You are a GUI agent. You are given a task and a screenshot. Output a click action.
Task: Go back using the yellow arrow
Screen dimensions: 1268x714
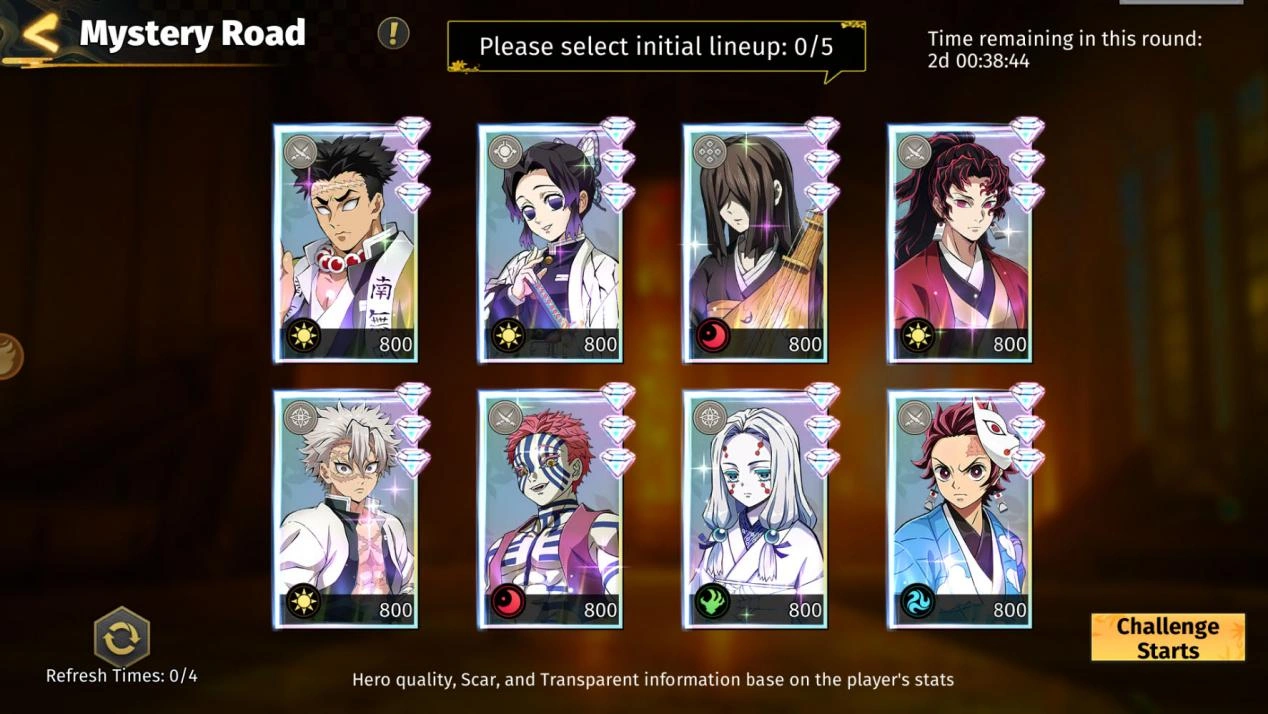tap(40, 33)
